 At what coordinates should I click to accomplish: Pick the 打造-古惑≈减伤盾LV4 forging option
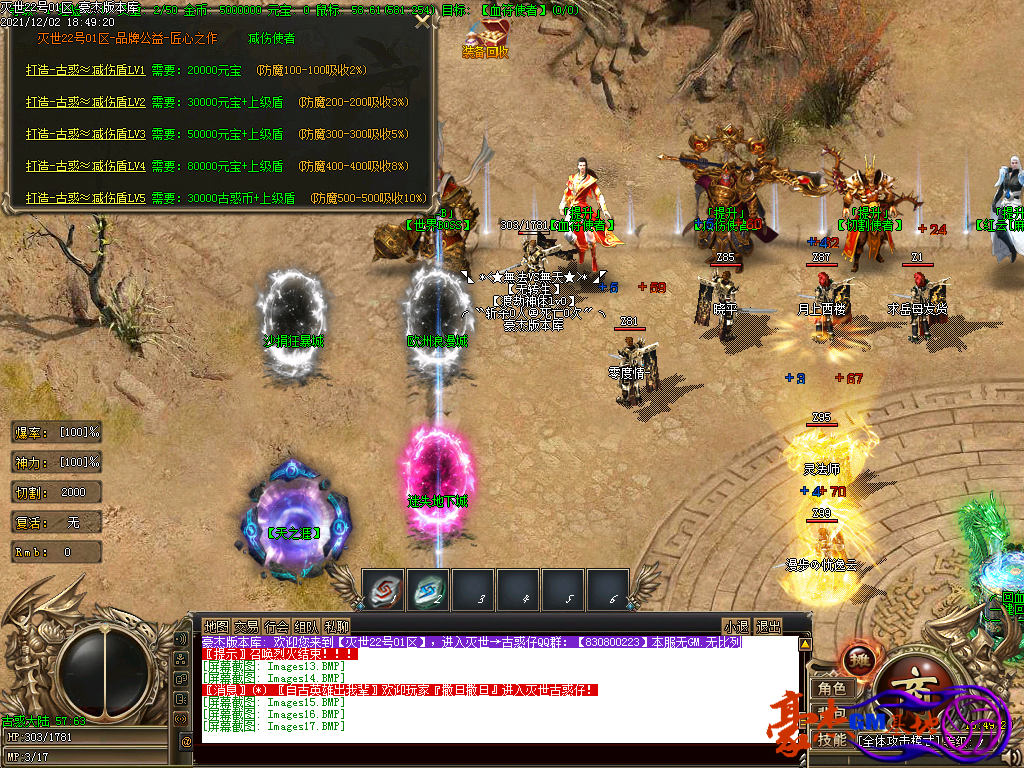tap(86, 166)
